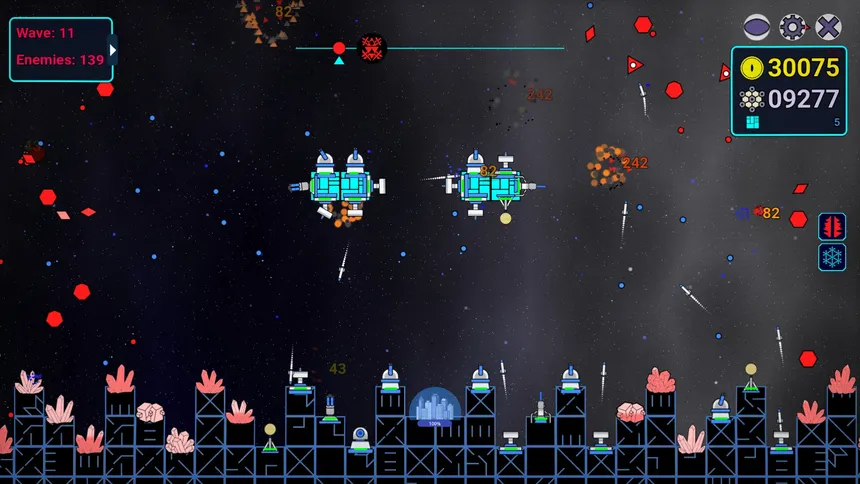This screenshot has width=860, height=484.
Task: Click the boss marker on wave progress bar
Action: [373, 47]
